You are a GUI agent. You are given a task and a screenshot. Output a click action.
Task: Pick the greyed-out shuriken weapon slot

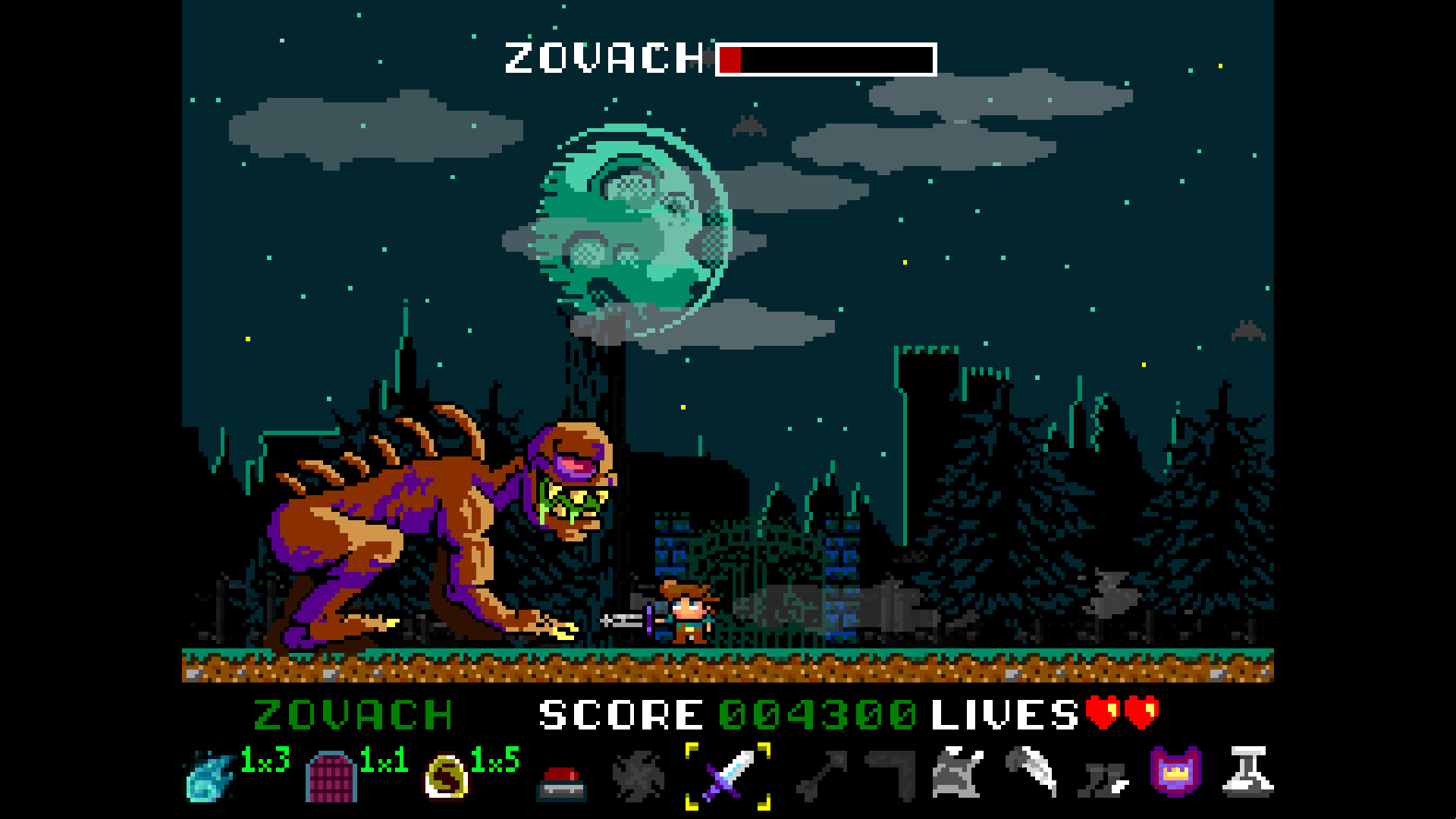[x=639, y=777]
